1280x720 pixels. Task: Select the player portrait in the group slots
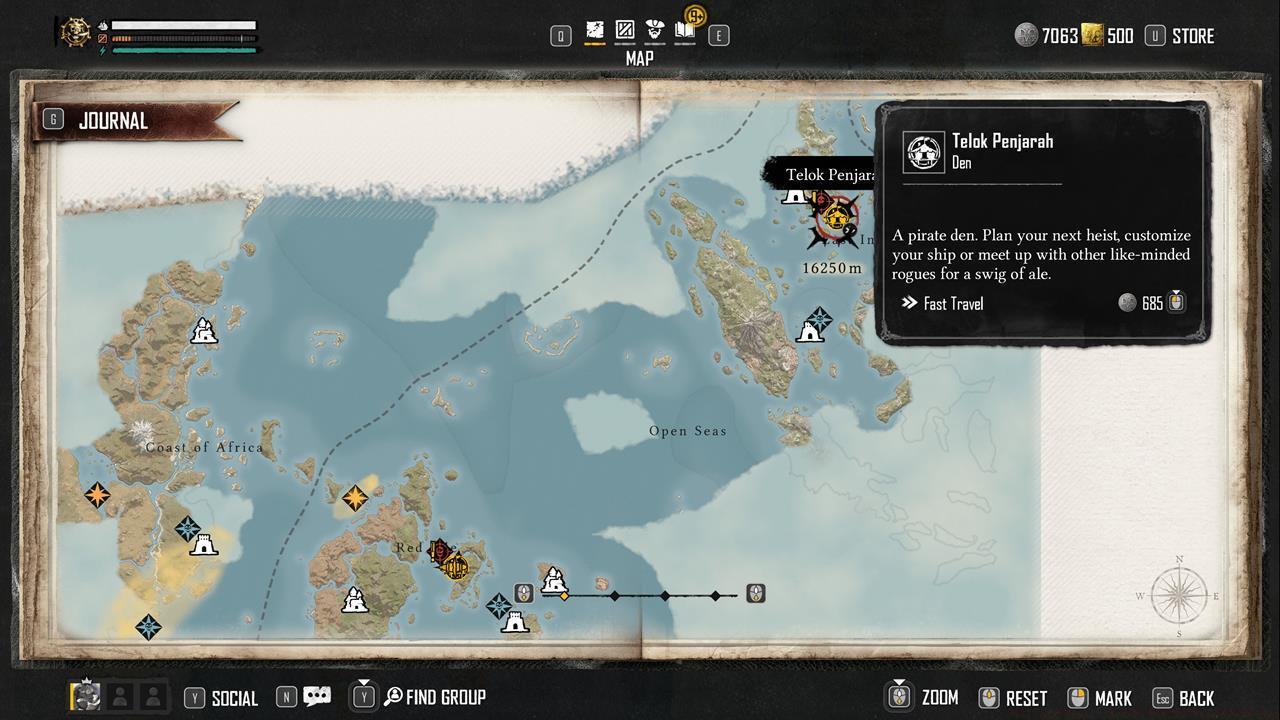(x=87, y=696)
